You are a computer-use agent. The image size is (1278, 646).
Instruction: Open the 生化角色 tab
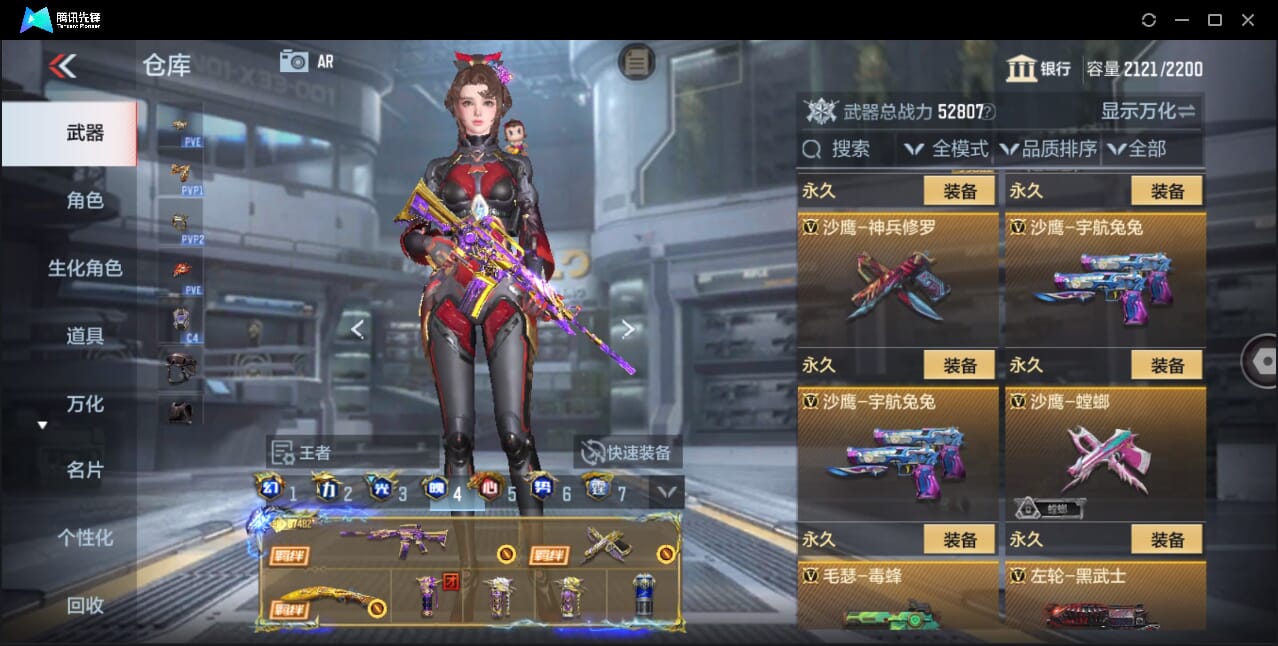tap(85, 268)
